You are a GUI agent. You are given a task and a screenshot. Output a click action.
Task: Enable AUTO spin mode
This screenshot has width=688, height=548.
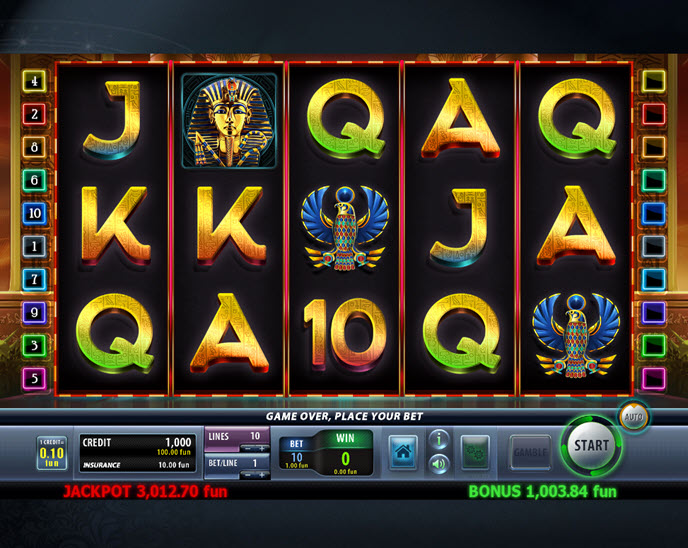[632, 415]
